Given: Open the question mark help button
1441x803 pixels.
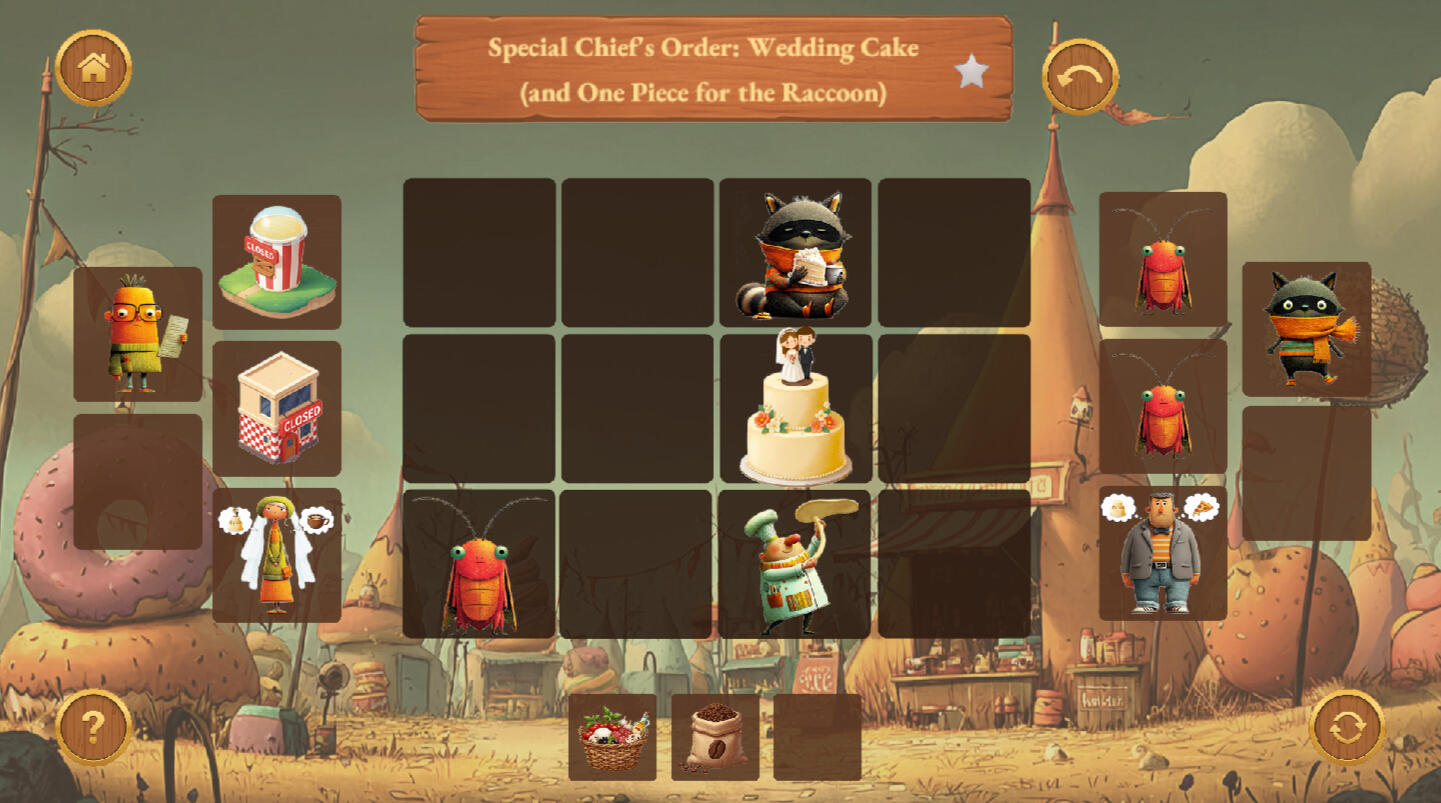Looking at the screenshot, I should (93, 727).
